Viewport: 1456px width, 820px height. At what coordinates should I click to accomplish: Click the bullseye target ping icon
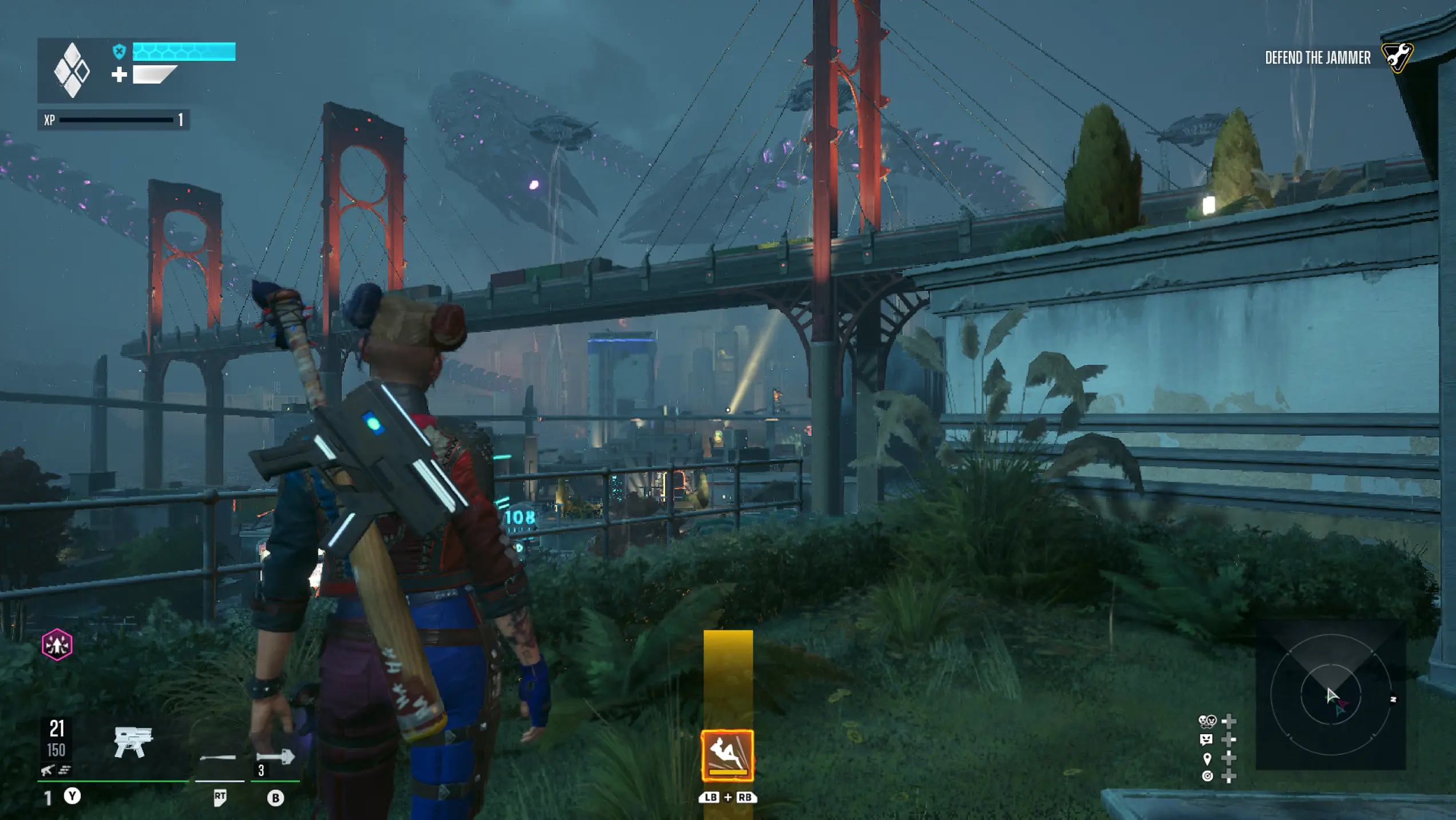(x=1207, y=776)
